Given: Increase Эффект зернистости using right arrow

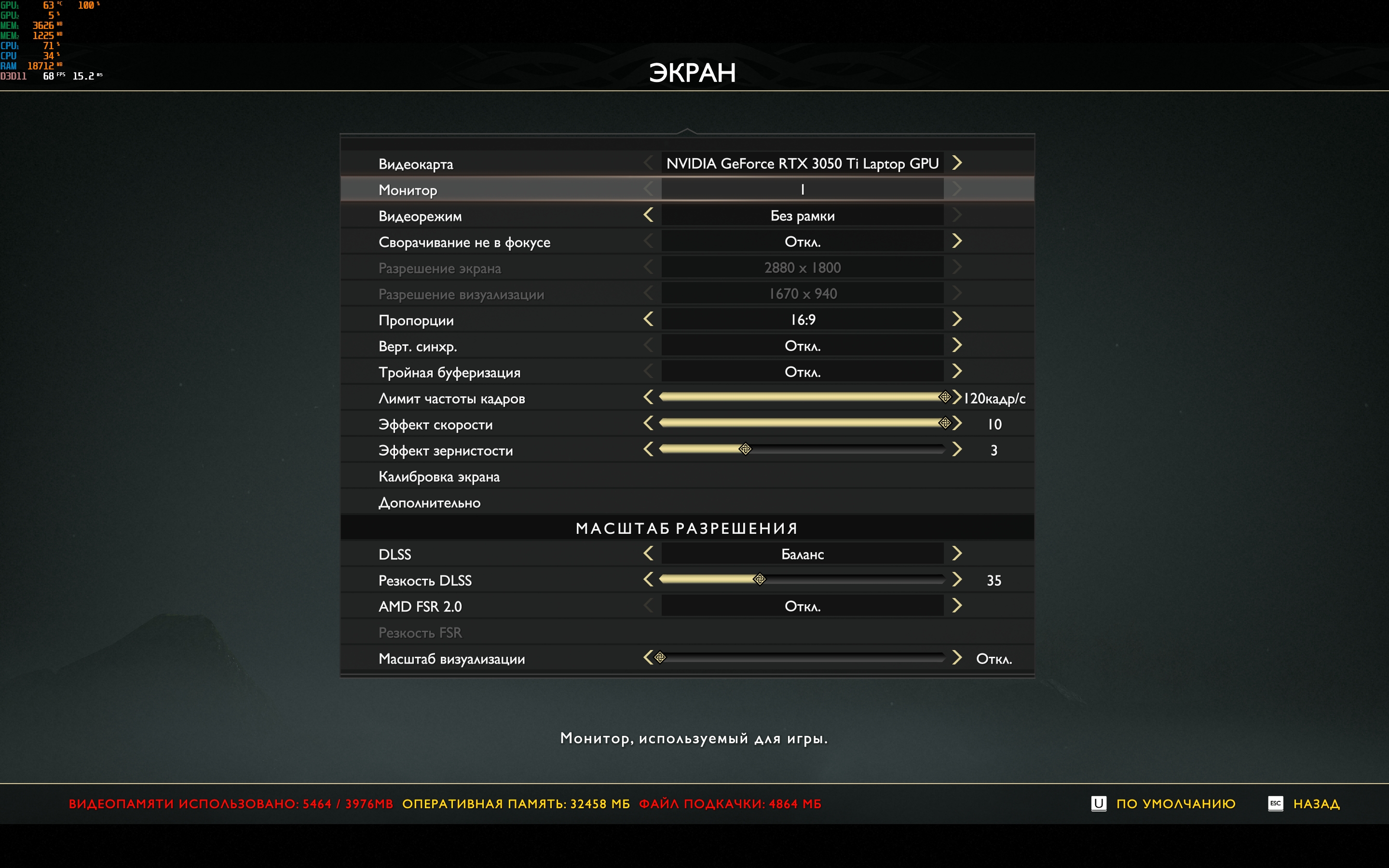Looking at the screenshot, I should click(956, 449).
